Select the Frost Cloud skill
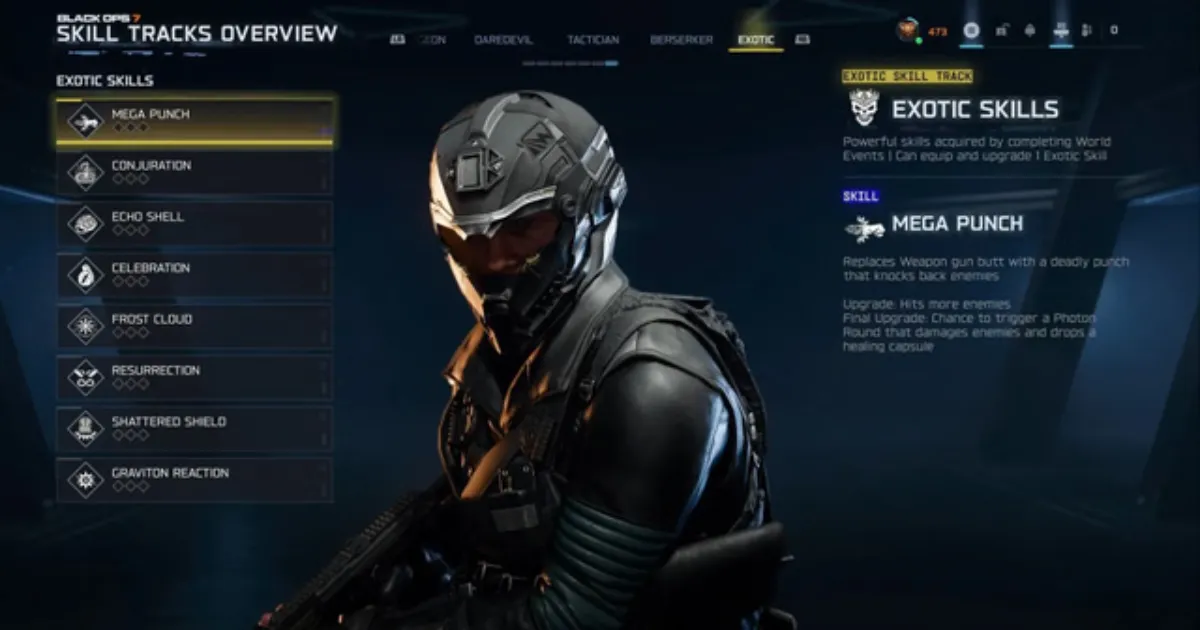 [195, 326]
